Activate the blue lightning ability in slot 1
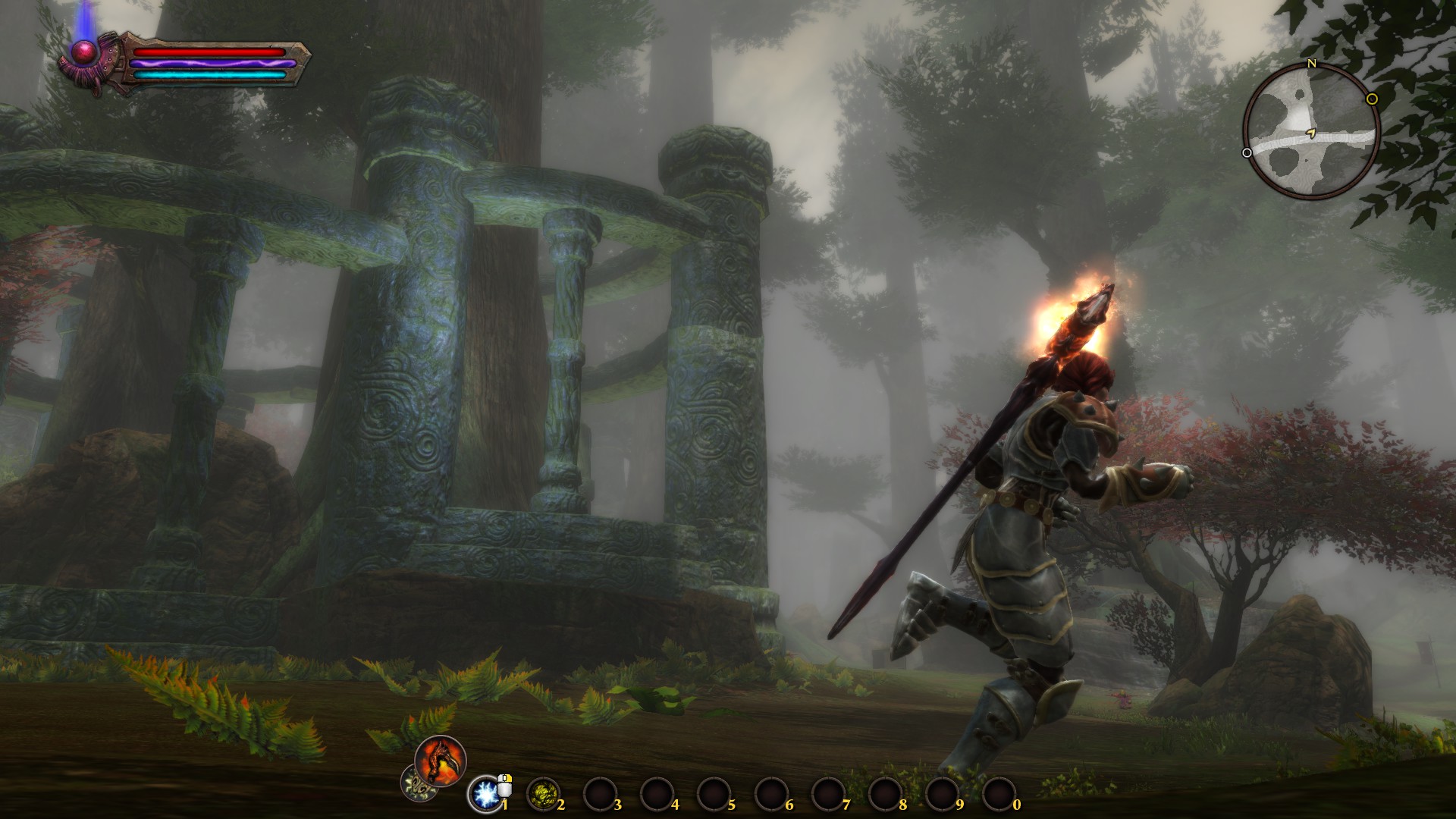The image size is (1456, 819). click(x=485, y=794)
